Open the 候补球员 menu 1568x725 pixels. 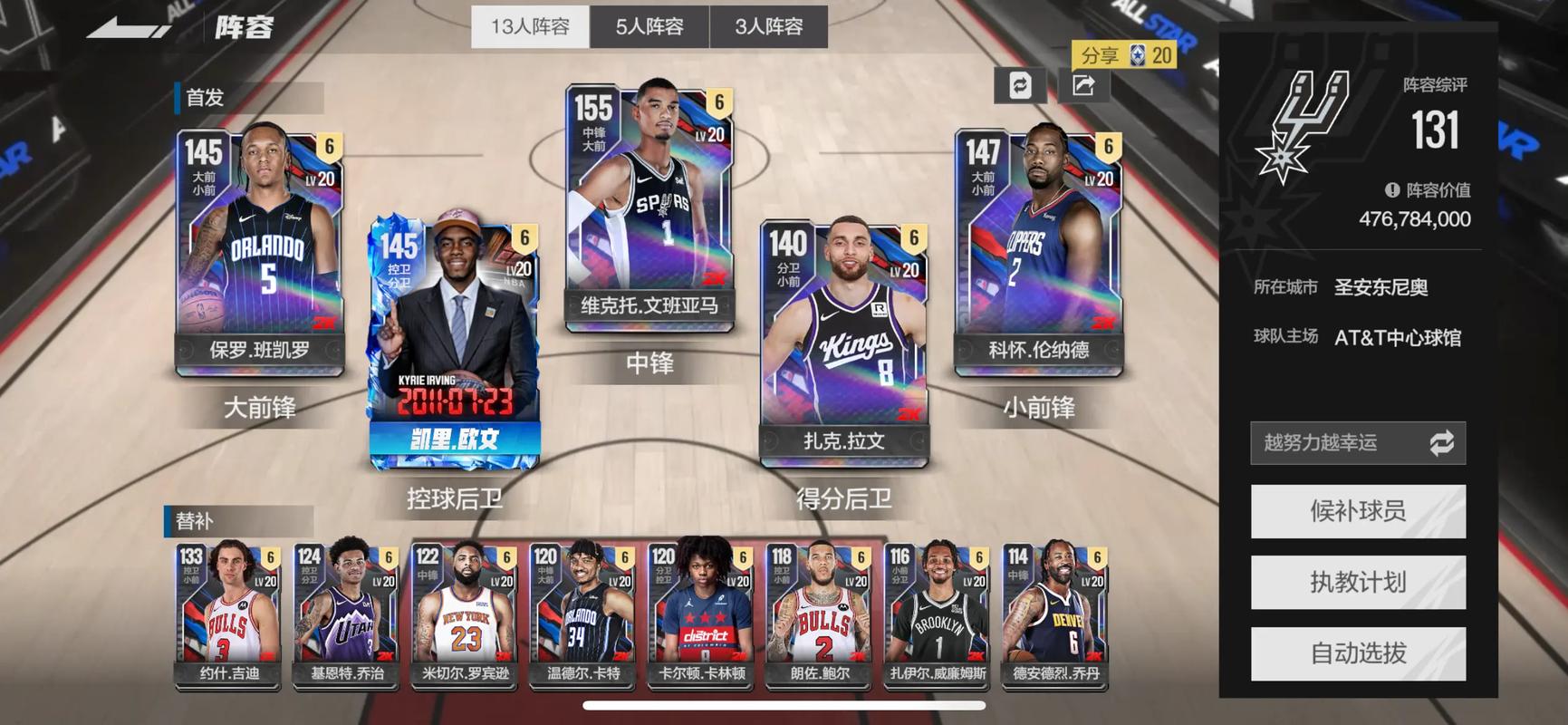coord(1357,511)
